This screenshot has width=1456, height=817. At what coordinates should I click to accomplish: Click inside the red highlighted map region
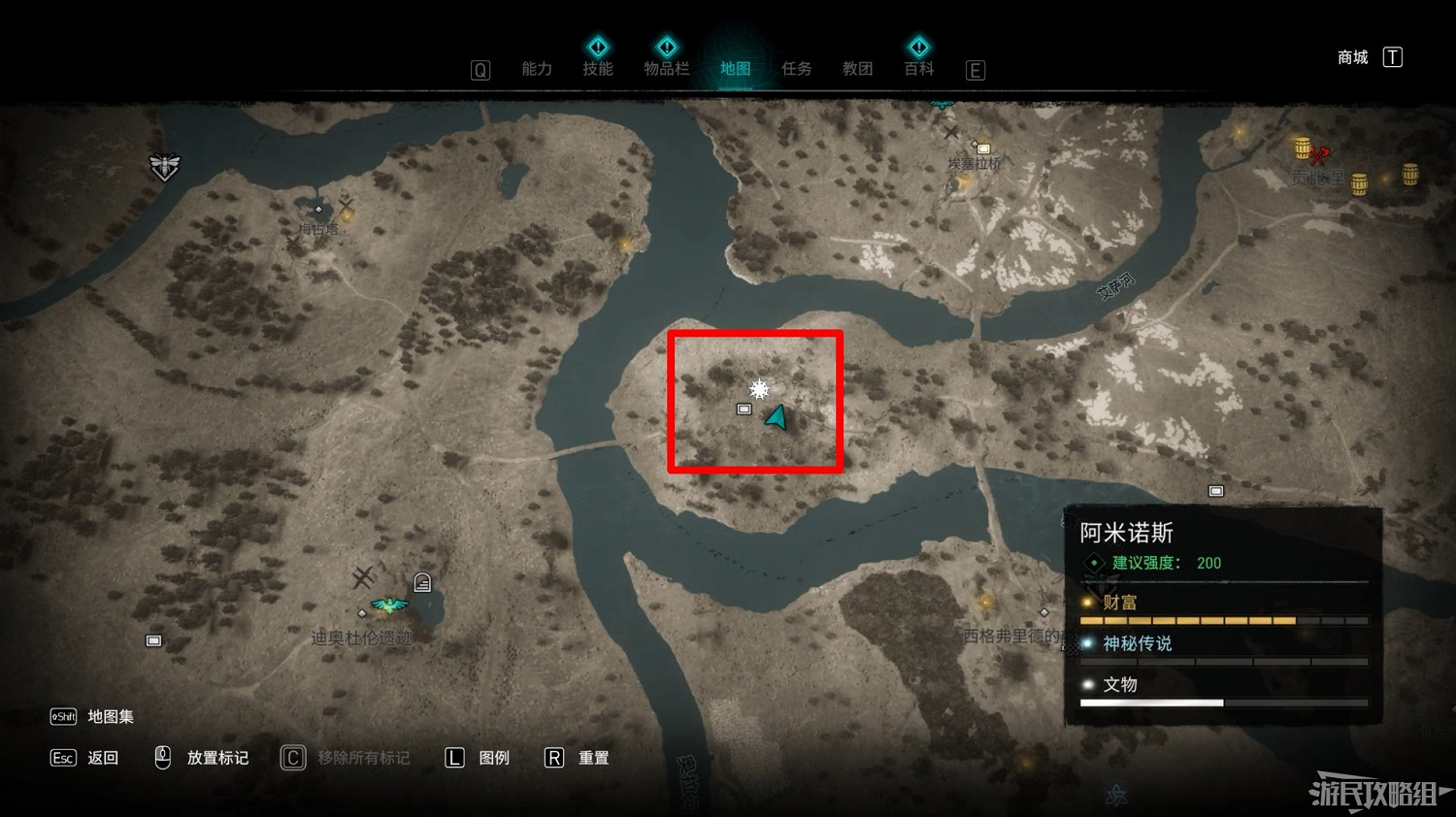click(x=755, y=402)
